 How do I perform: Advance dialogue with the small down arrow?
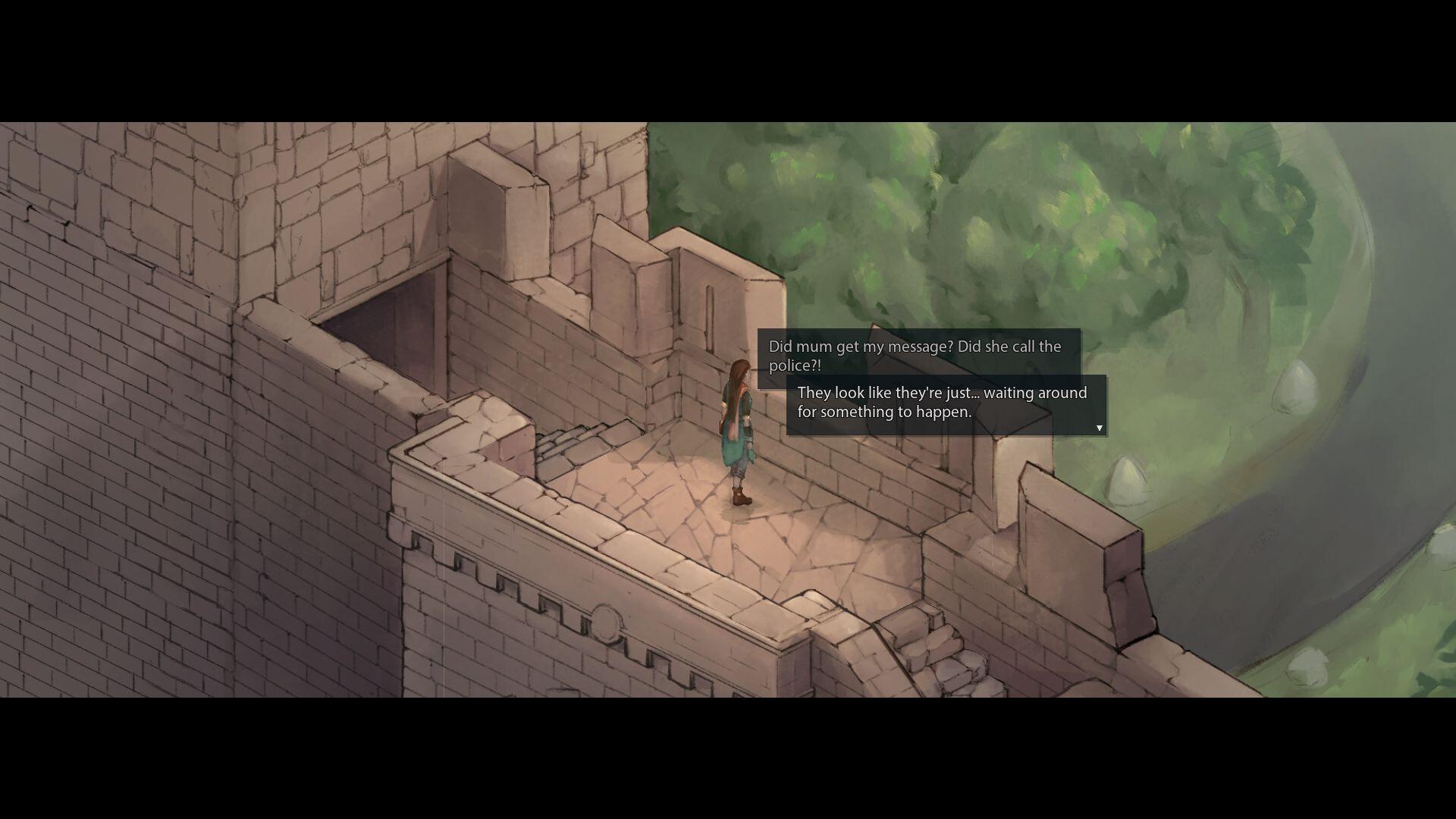click(x=1099, y=428)
